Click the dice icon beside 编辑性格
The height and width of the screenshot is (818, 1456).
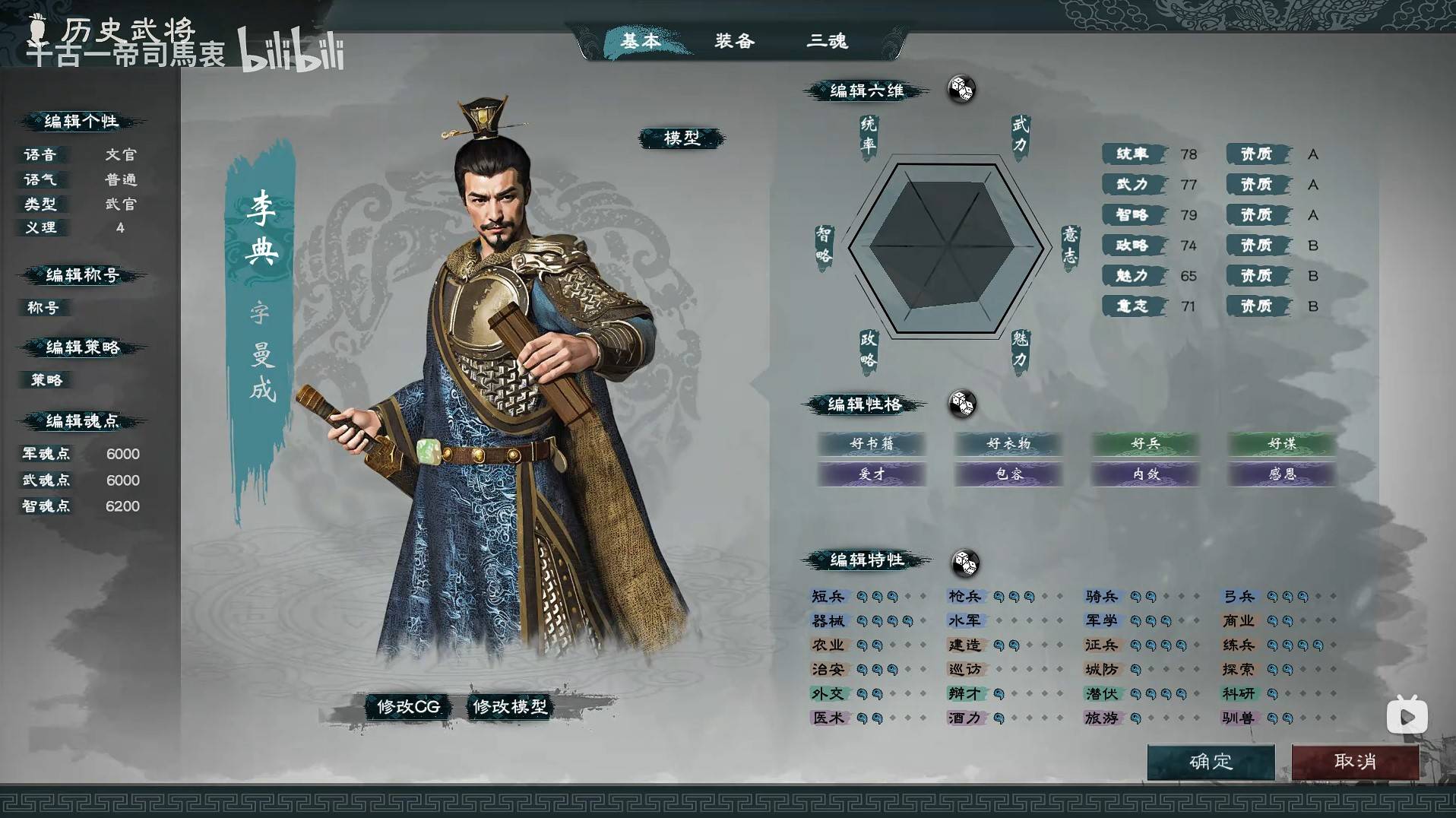tap(964, 405)
